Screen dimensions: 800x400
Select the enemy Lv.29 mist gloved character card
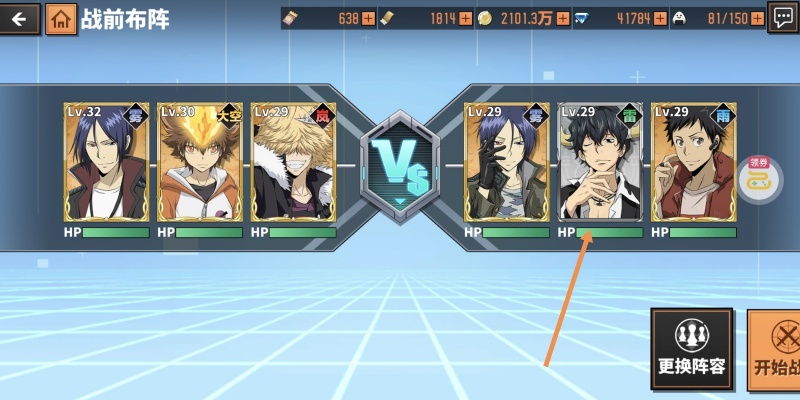[x=507, y=162]
